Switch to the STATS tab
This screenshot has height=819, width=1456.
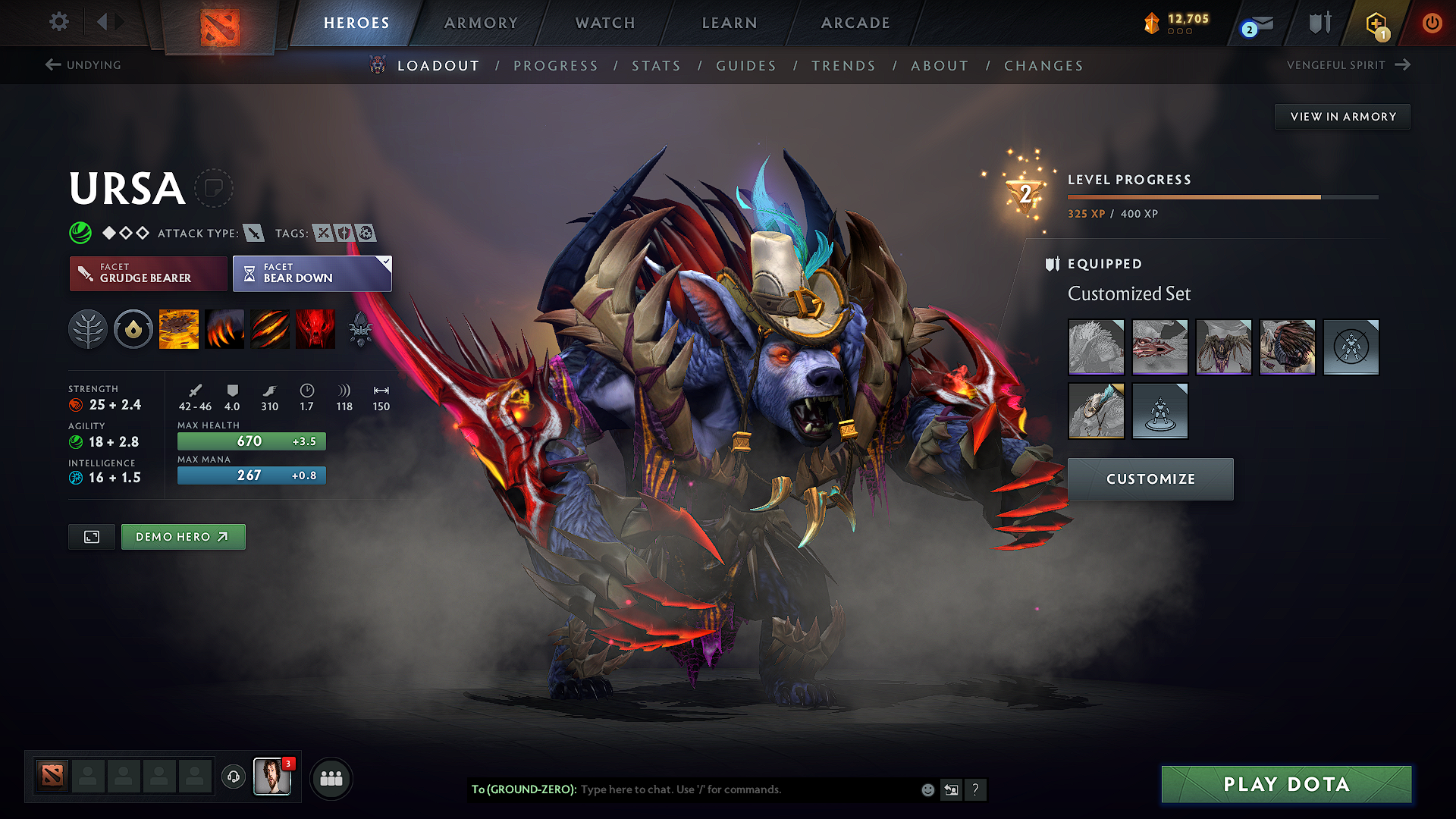point(656,66)
